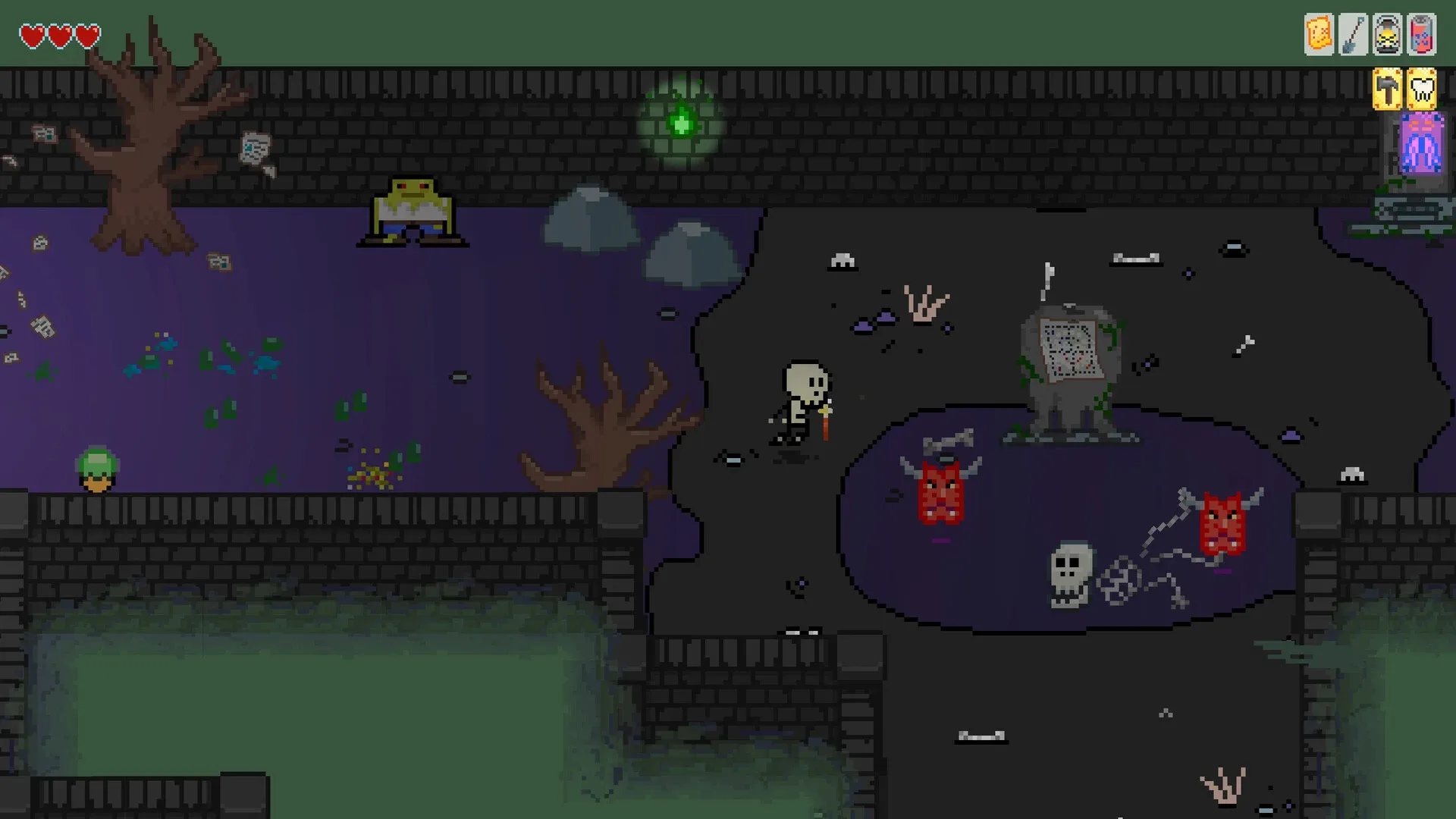Click the third health heart
1456x819 pixels.
(x=87, y=33)
